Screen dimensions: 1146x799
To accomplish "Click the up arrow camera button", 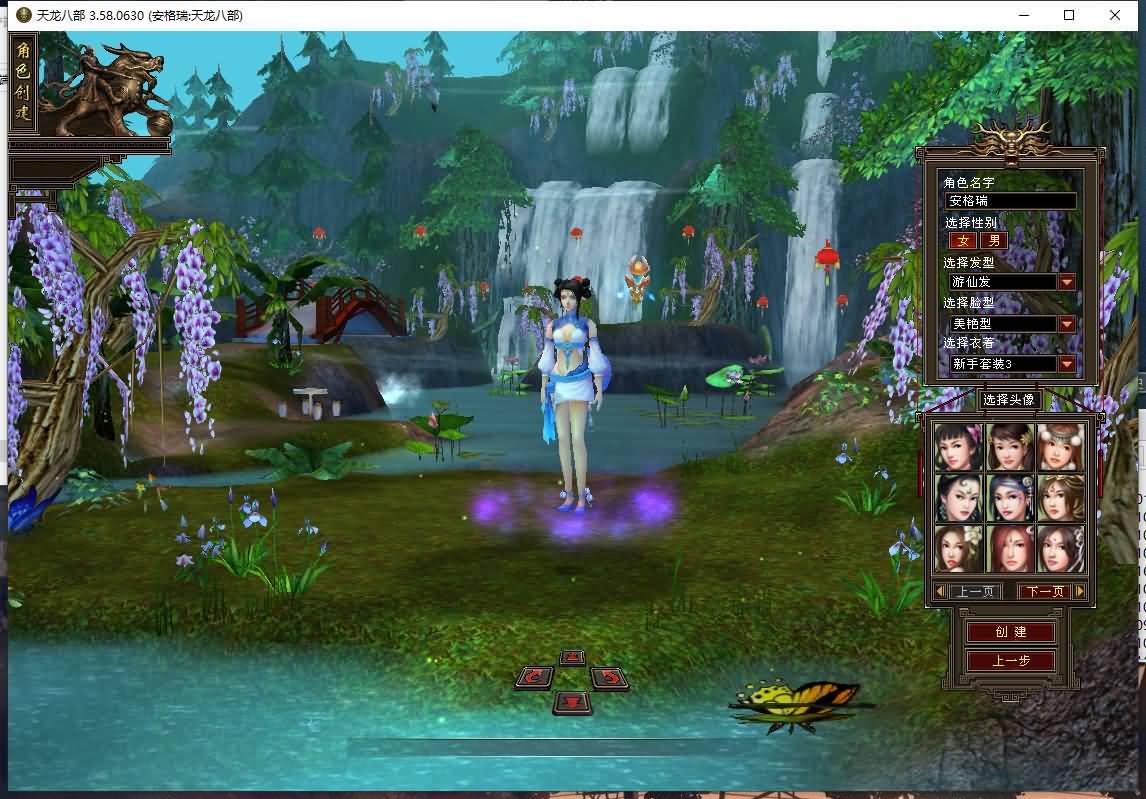I will [x=572, y=658].
